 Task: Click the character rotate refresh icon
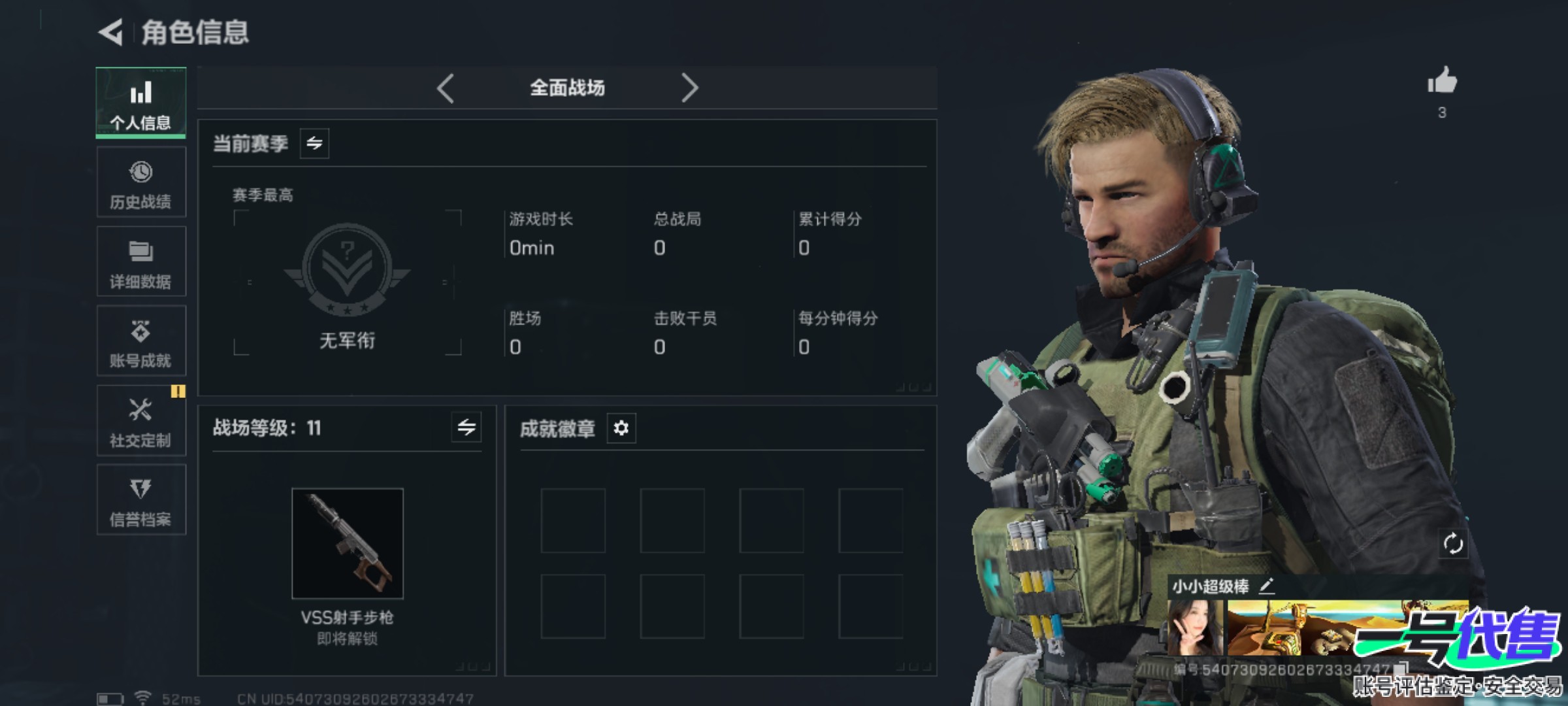pyautogui.click(x=1453, y=543)
